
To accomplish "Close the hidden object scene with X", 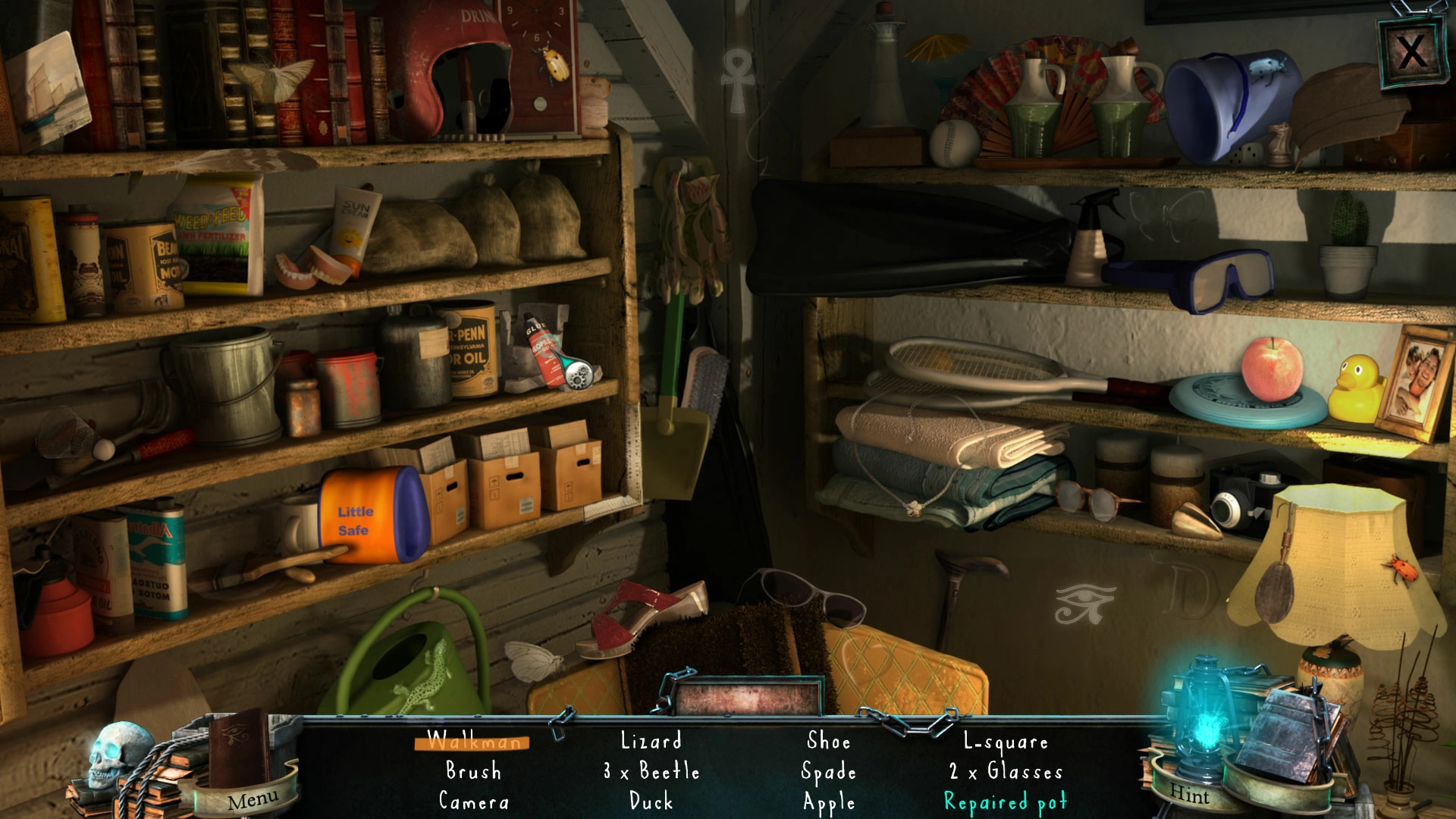I will pyautogui.click(x=1410, y=52).
